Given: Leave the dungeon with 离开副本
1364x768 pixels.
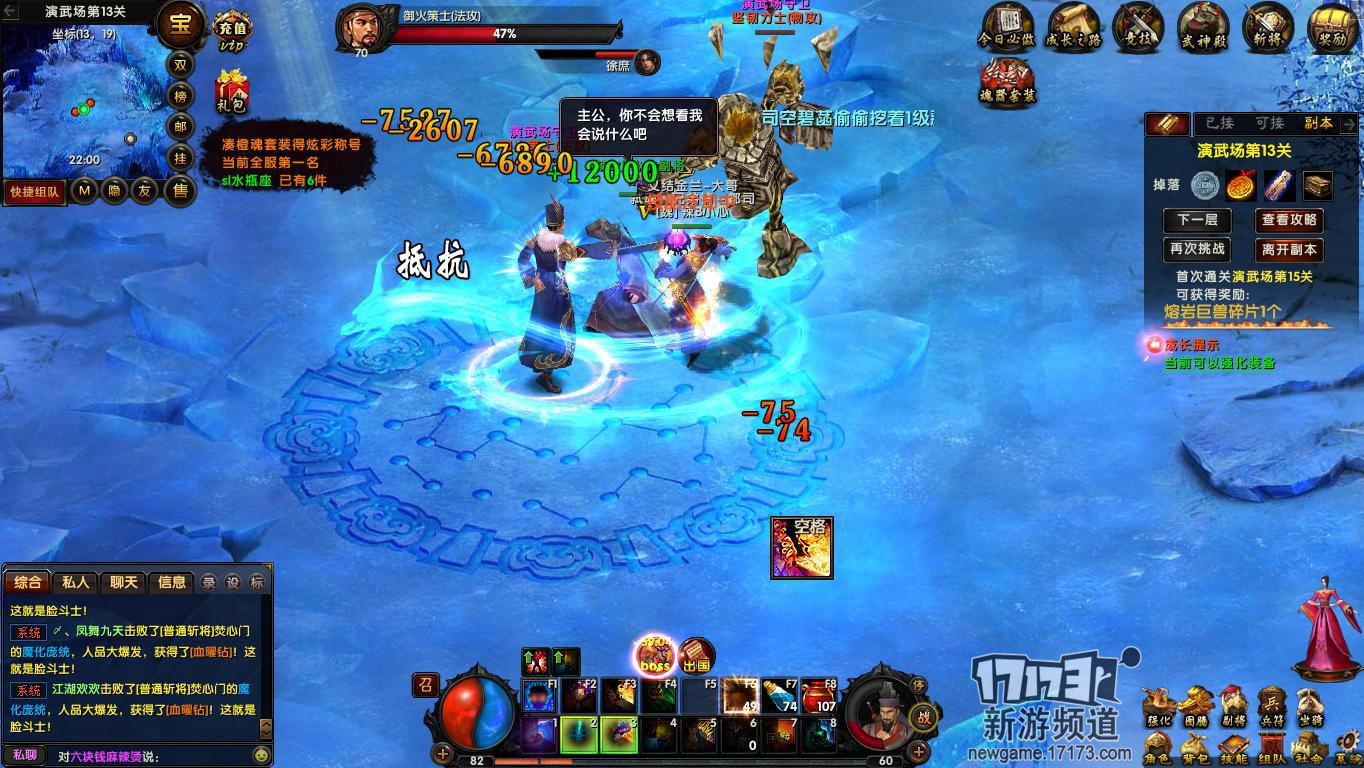Looking at the screenshot, I should [x=1289, y=249].
